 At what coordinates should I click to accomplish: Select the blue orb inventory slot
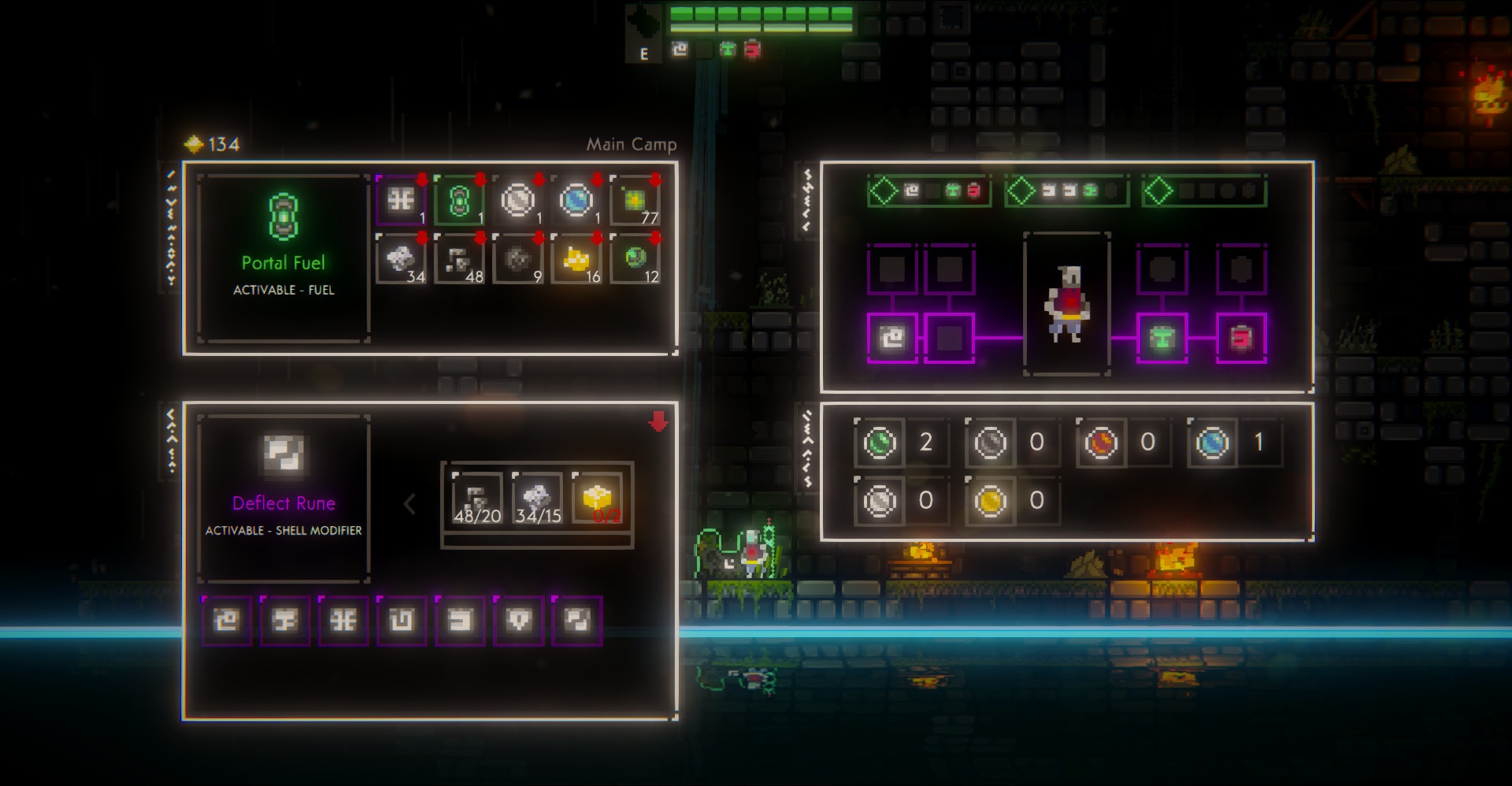[576, 201]
